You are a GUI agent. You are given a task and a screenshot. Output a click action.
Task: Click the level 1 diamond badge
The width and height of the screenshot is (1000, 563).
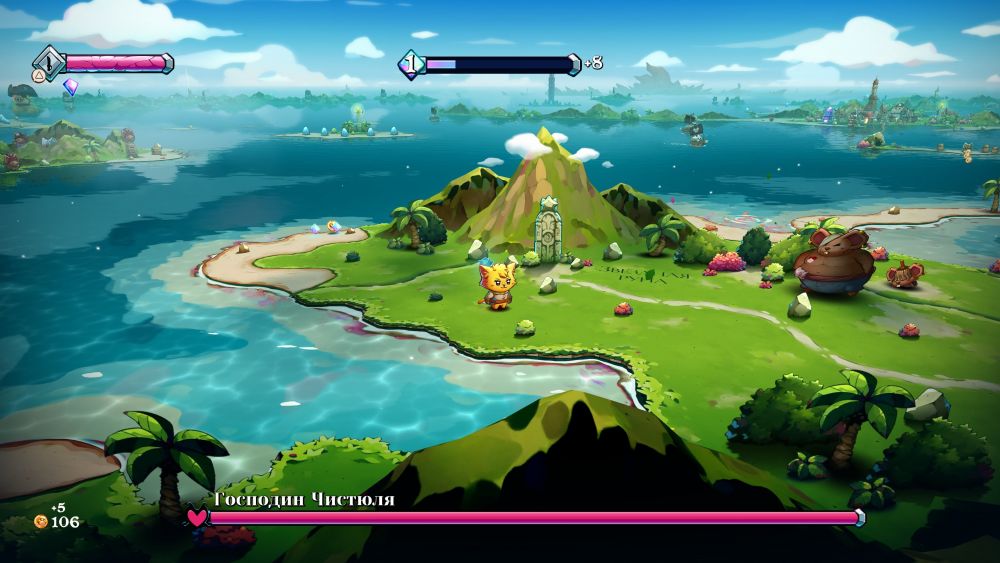tap(410, 64)
